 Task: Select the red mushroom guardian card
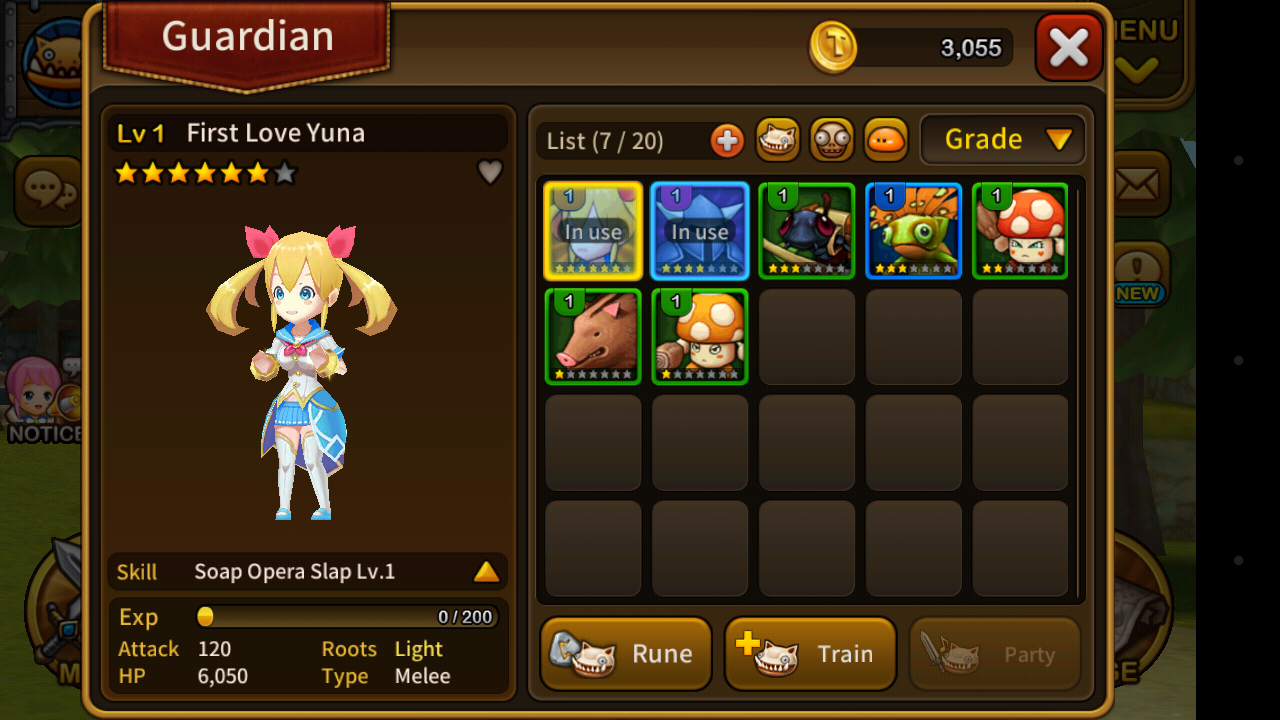(1020, 231)
